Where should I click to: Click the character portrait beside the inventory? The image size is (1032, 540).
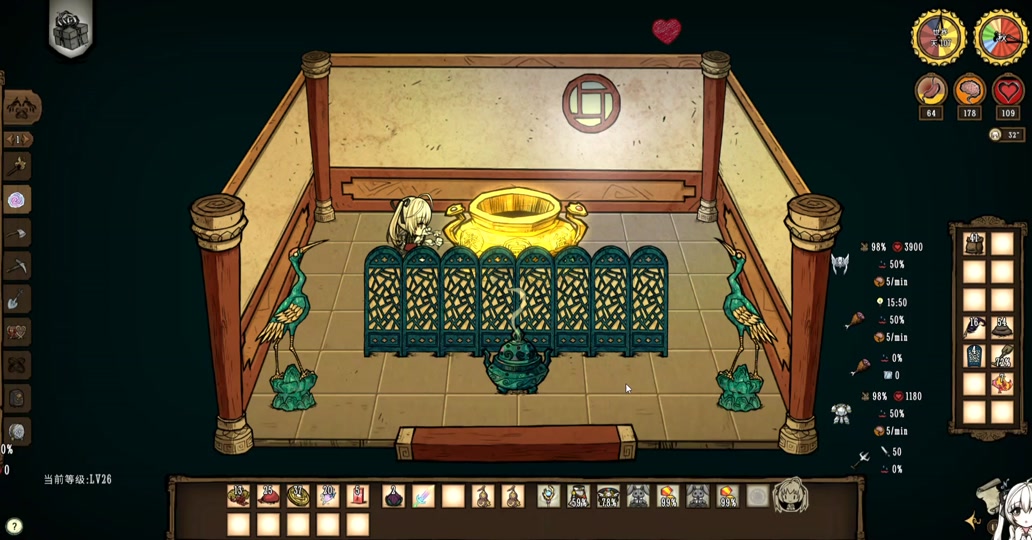pos(790,494)
